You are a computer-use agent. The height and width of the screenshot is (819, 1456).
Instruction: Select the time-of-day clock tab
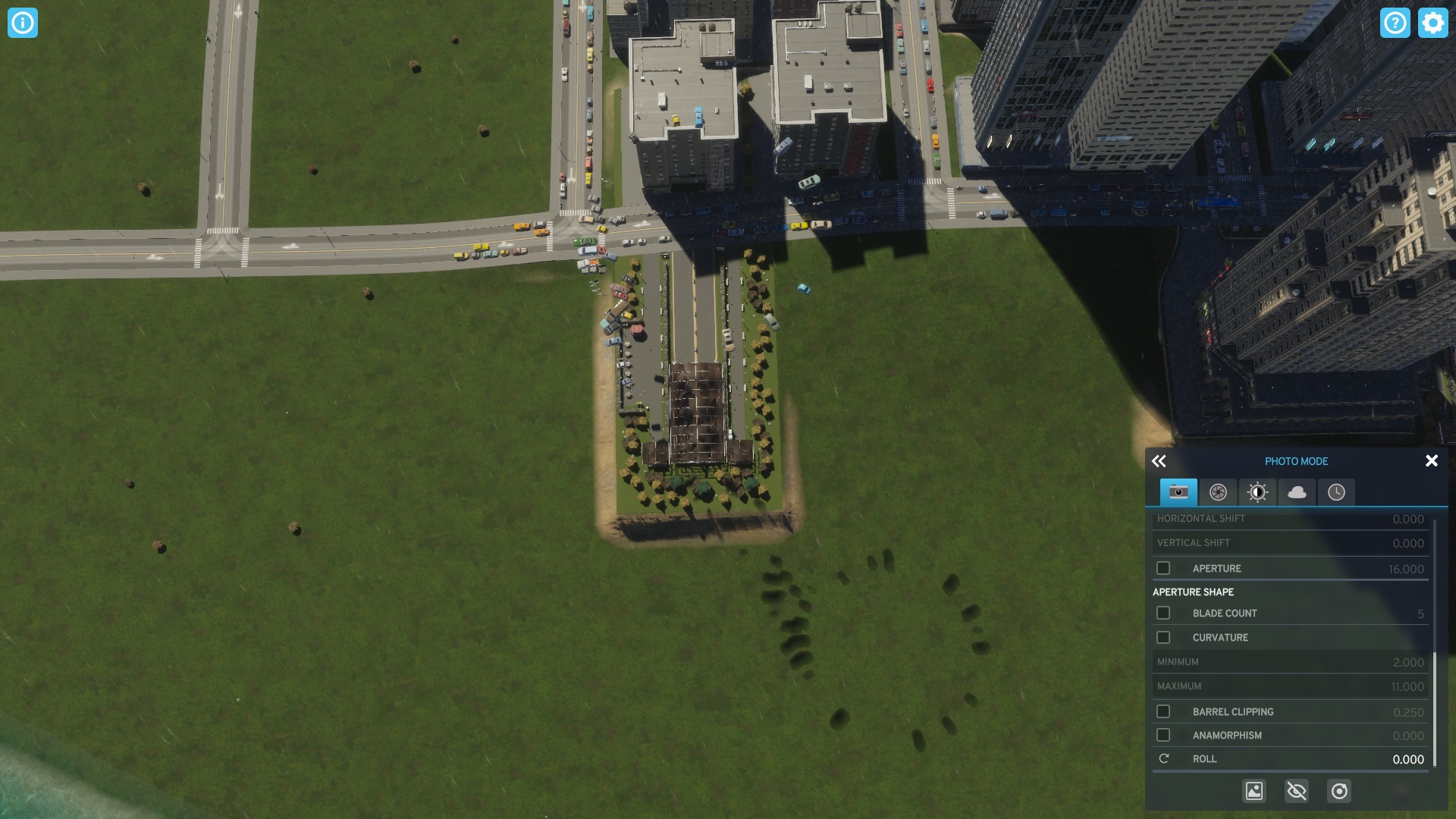coord(1337,492)
